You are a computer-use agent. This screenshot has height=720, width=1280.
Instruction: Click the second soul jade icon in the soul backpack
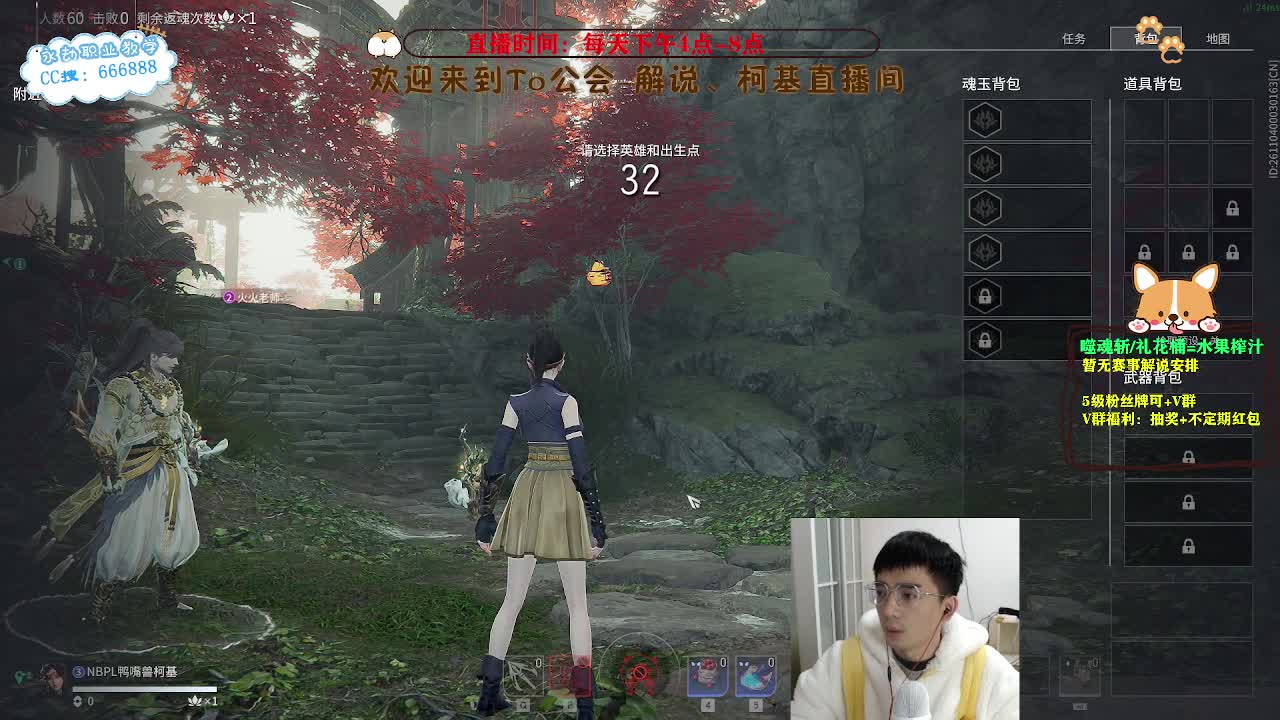tap(985, 163)
